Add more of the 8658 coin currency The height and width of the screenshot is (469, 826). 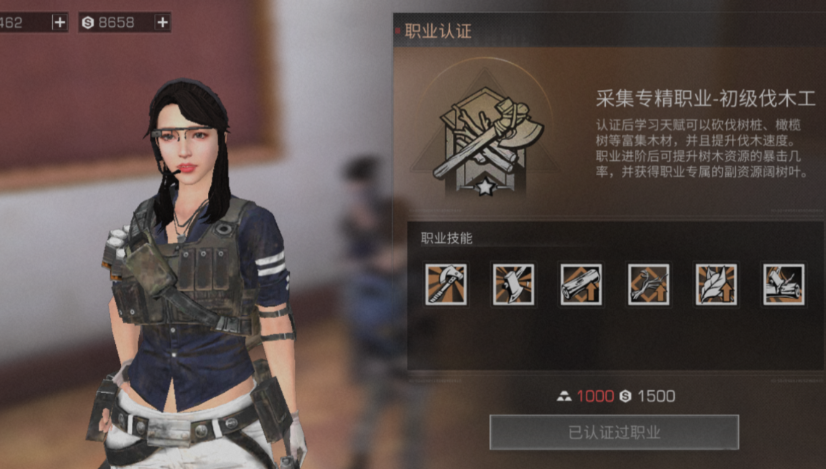pos(163,21)
